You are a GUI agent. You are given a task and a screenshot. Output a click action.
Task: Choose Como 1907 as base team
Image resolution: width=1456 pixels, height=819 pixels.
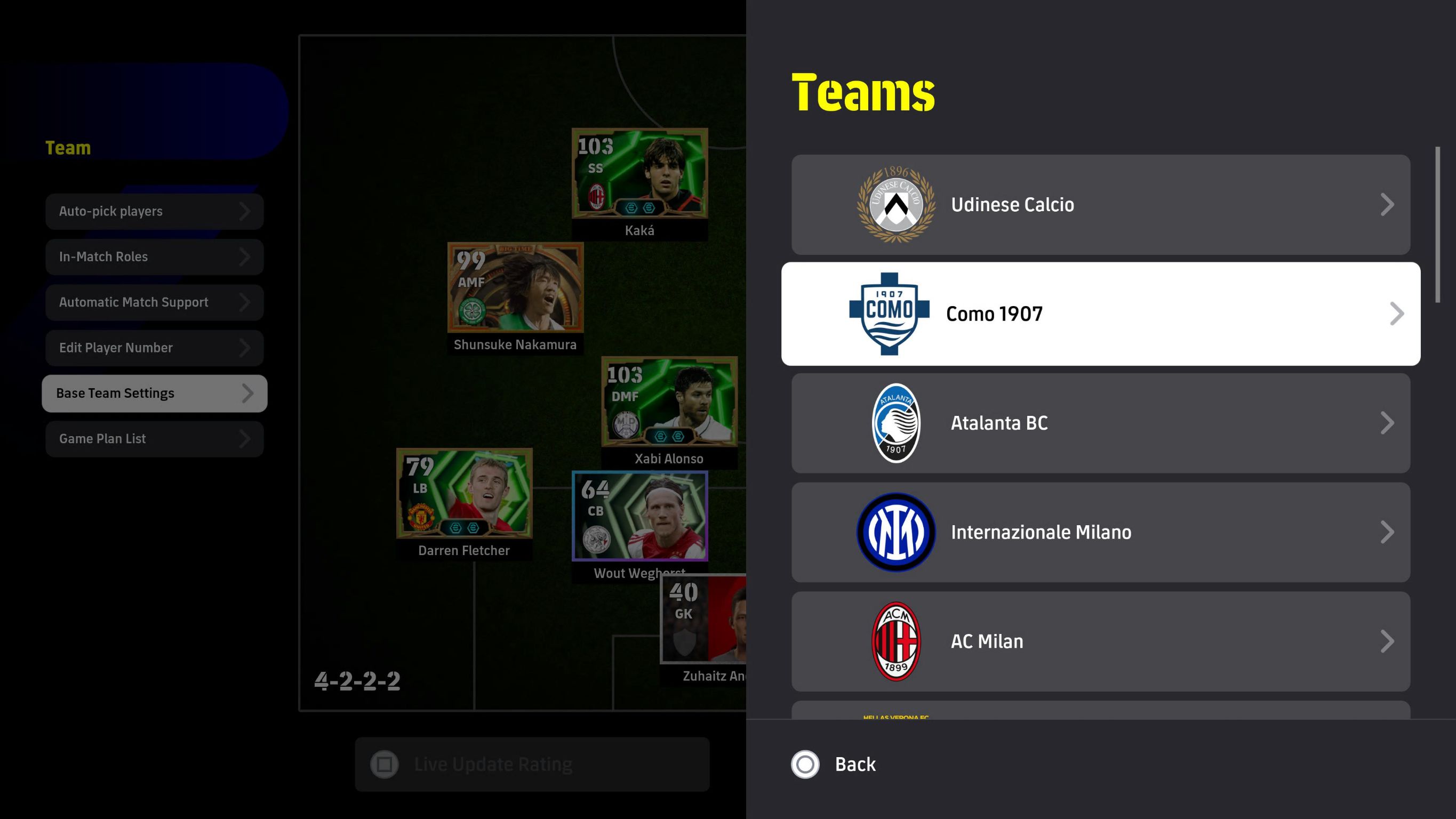(1100, 314)
